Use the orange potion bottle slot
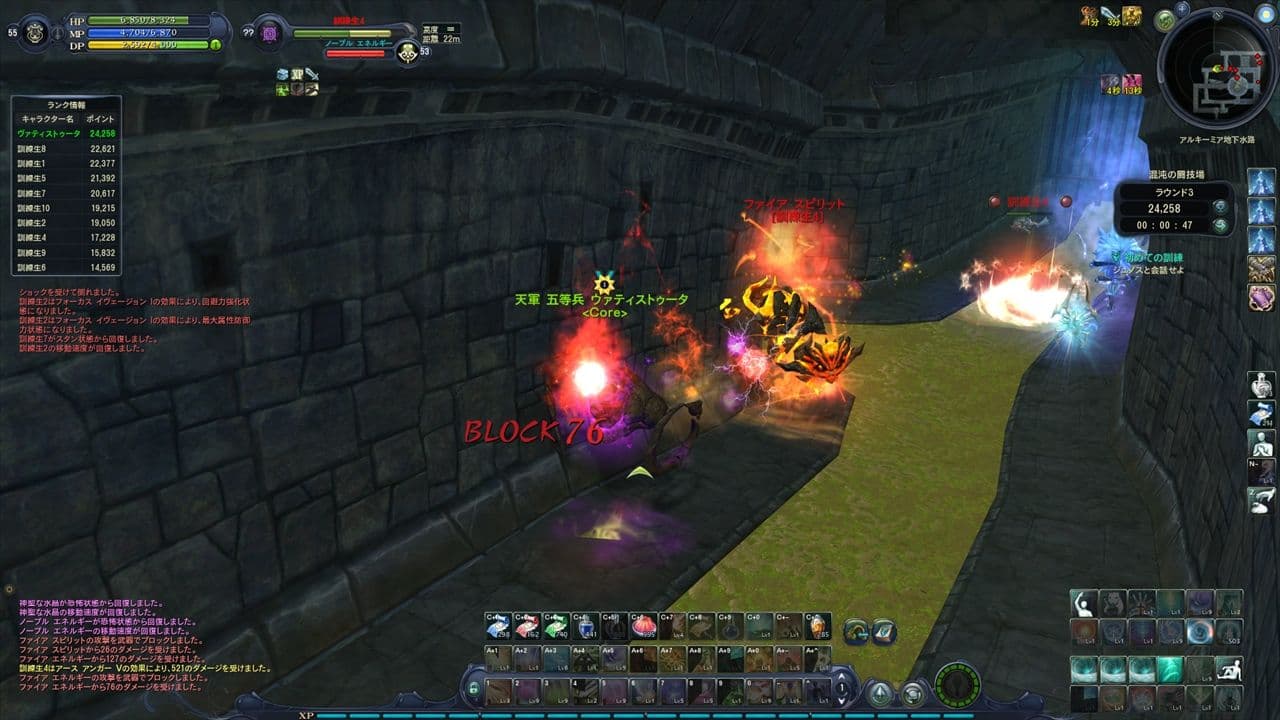1280x720 pixels. point(818,627)
